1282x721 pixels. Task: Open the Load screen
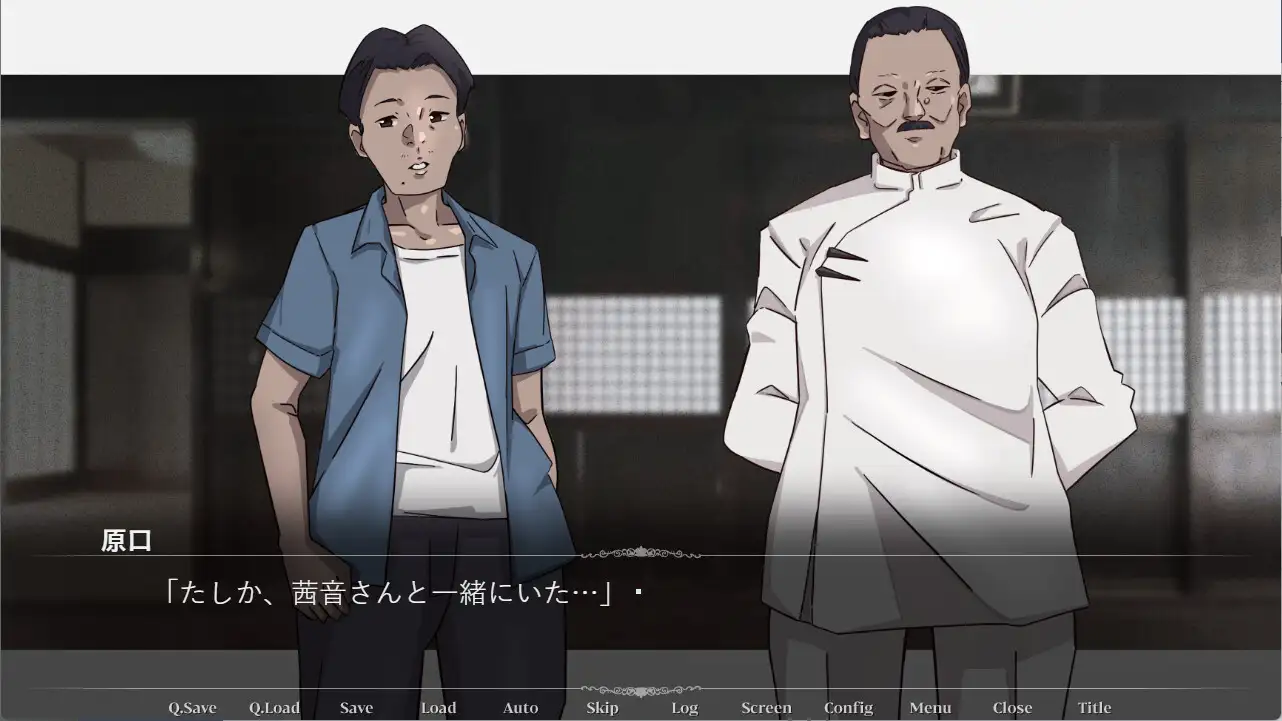tap(438, 707)
